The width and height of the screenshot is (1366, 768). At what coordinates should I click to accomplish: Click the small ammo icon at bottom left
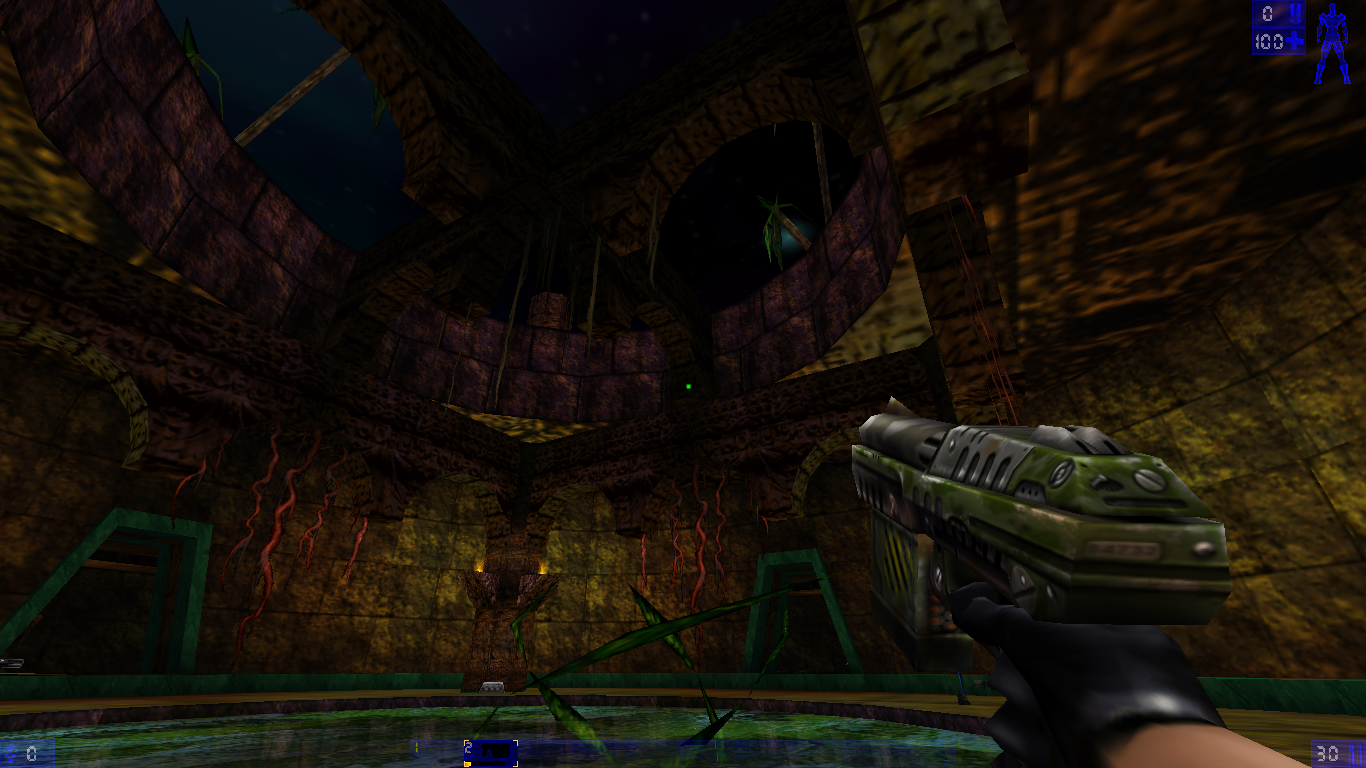(10, 753)
